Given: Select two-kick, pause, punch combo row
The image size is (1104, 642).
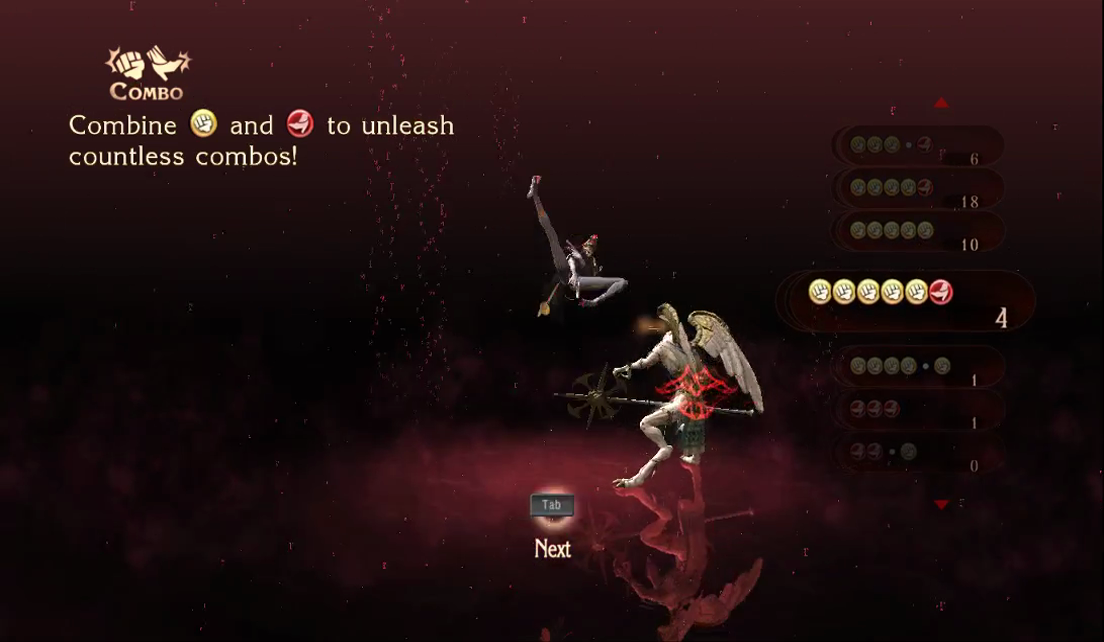Looking at the screenshot, I should tap(917, 452).
